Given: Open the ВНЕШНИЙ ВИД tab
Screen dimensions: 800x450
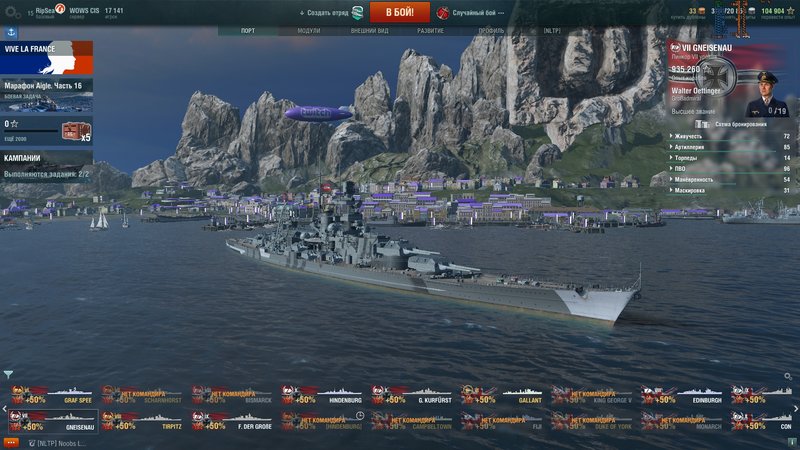Looking at the screenshot, I should pos(369,31).
